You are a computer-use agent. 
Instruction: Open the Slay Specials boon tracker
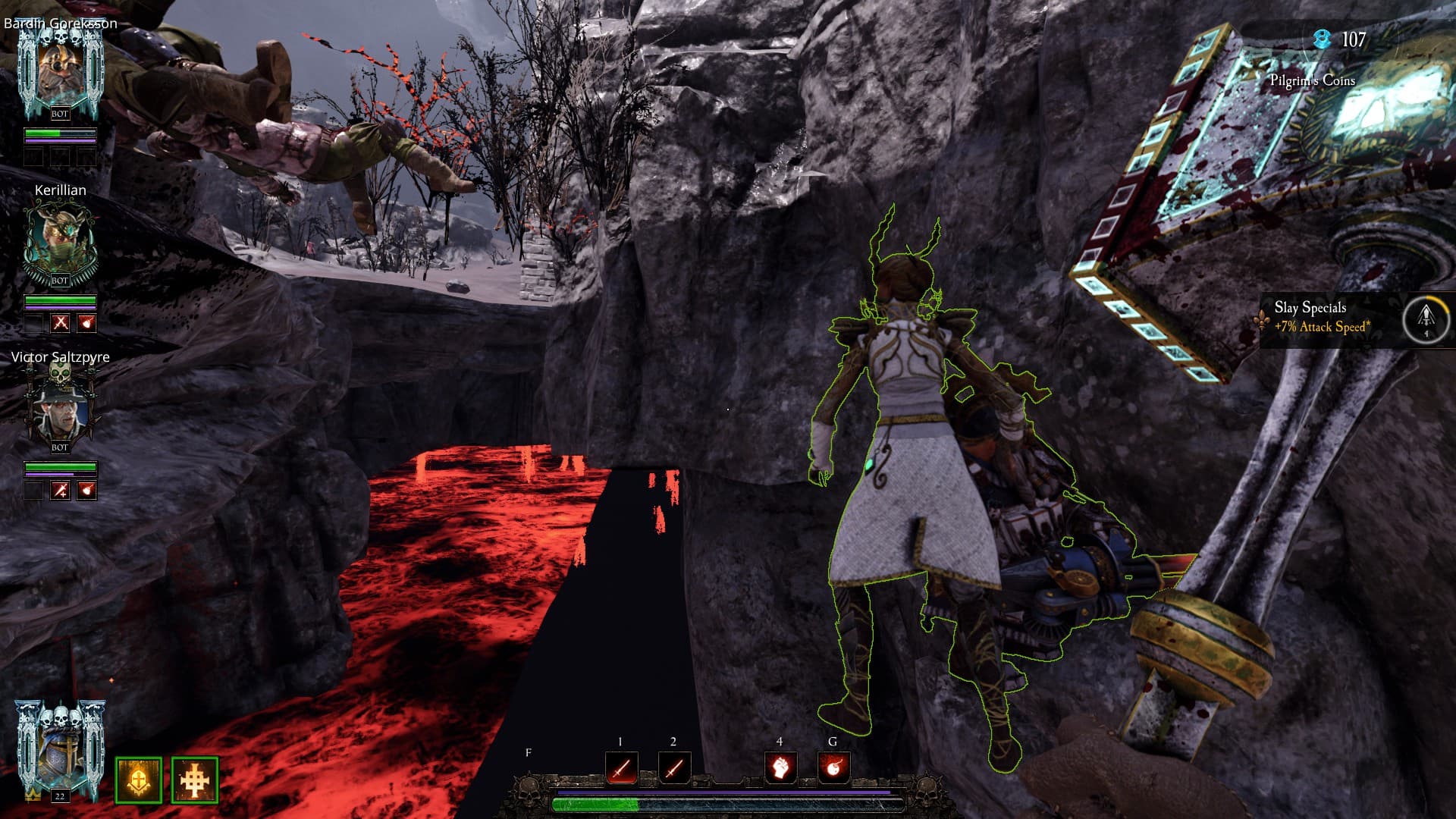tap(1323, 317)
